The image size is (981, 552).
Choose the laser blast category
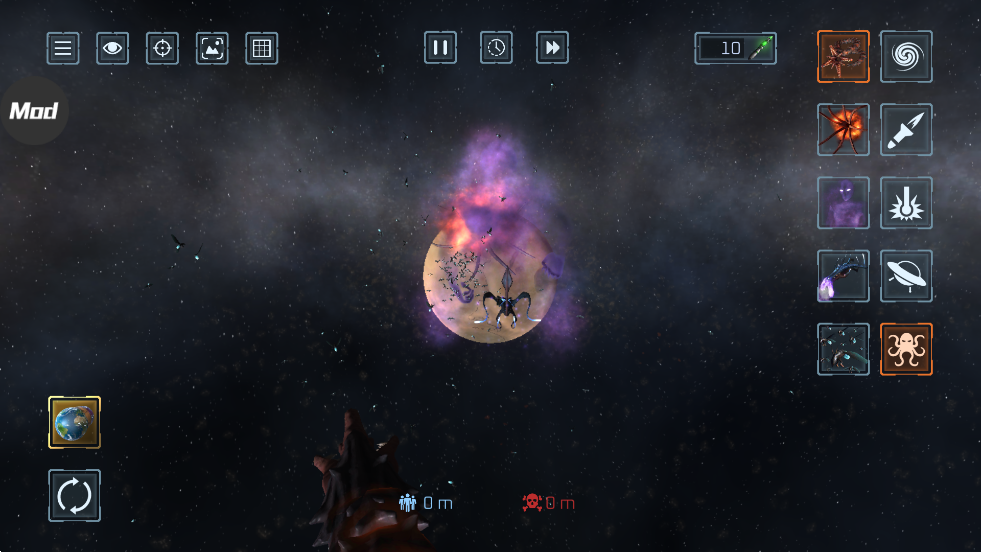[x=906, y=203]
